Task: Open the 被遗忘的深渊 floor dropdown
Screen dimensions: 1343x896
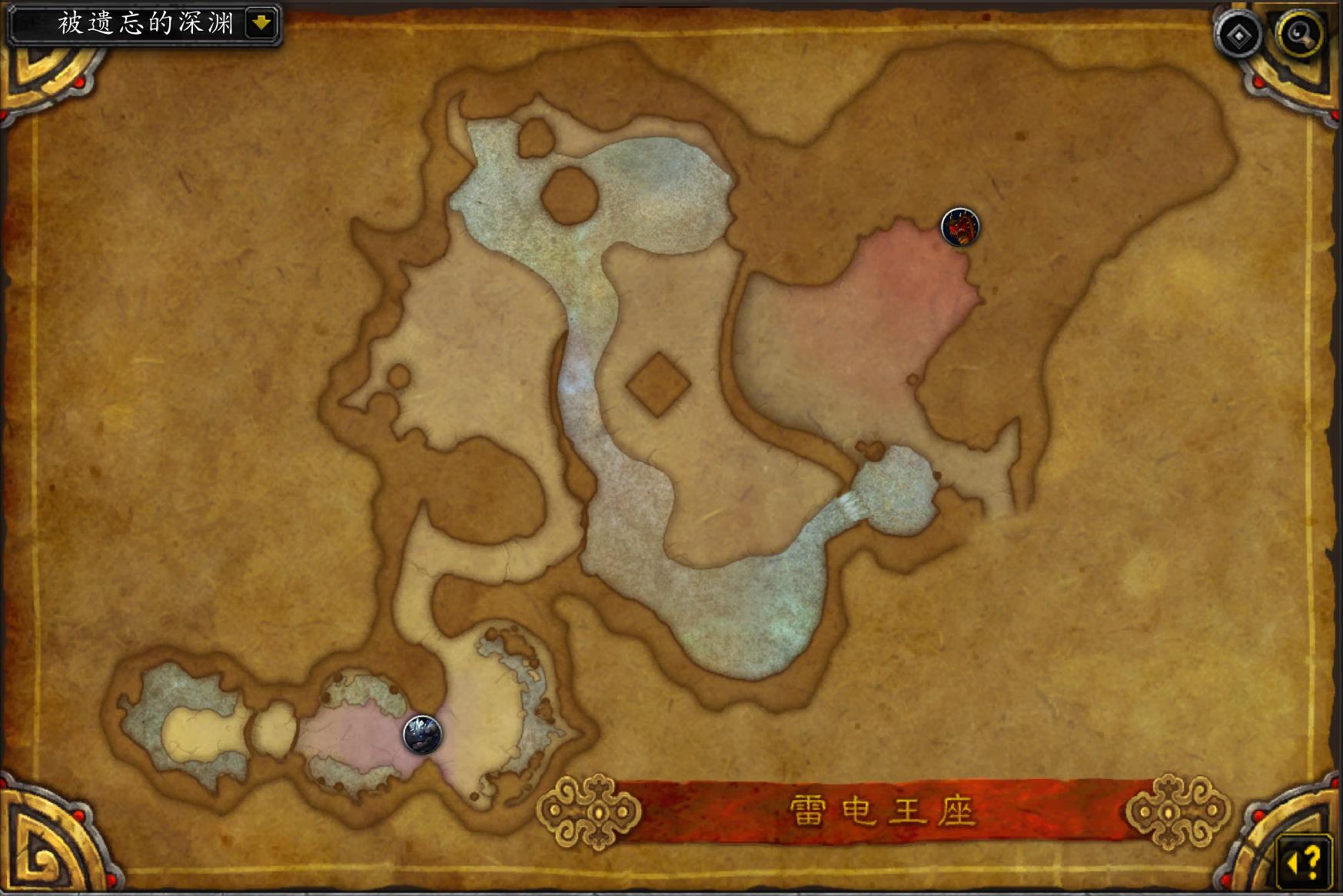Action: (x=261, y=23)
